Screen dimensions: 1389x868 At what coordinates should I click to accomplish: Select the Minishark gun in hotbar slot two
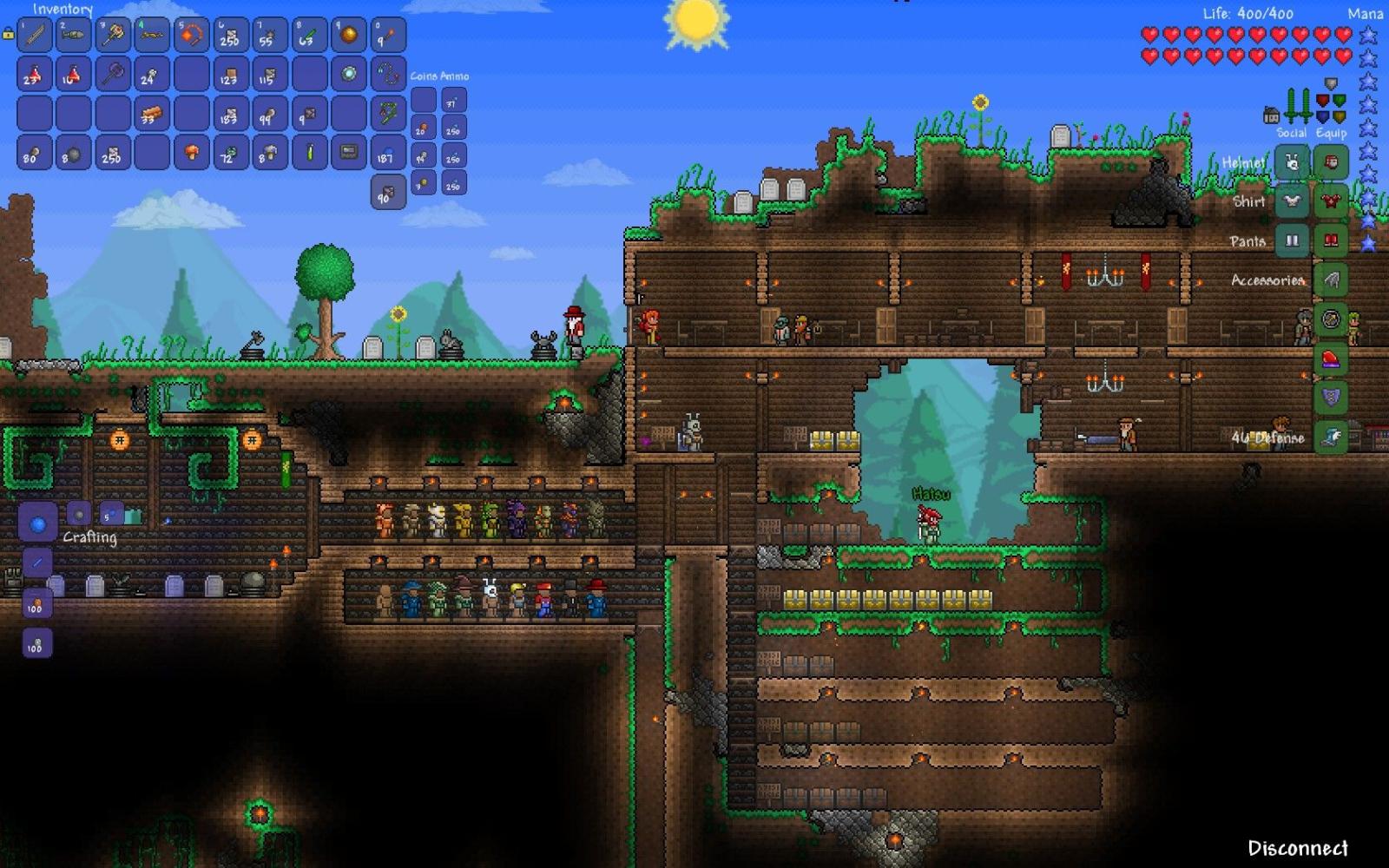74,33
